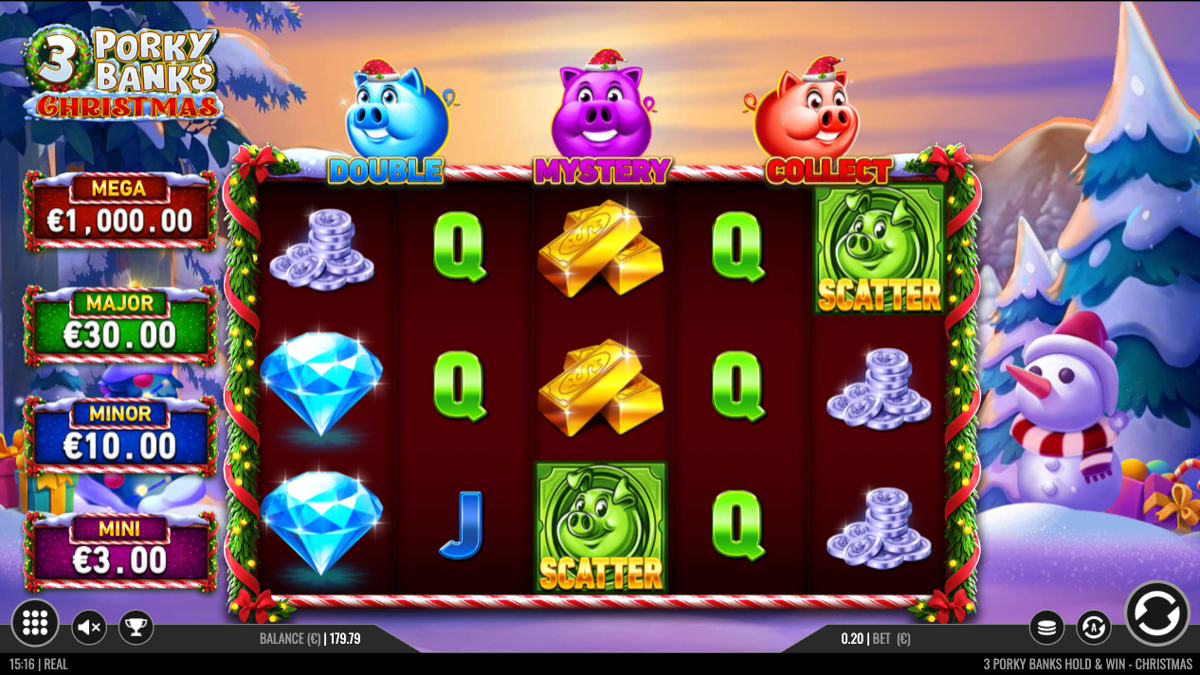
Task: Toggle the muted sound speaker icon
Action: coord(89,627)
